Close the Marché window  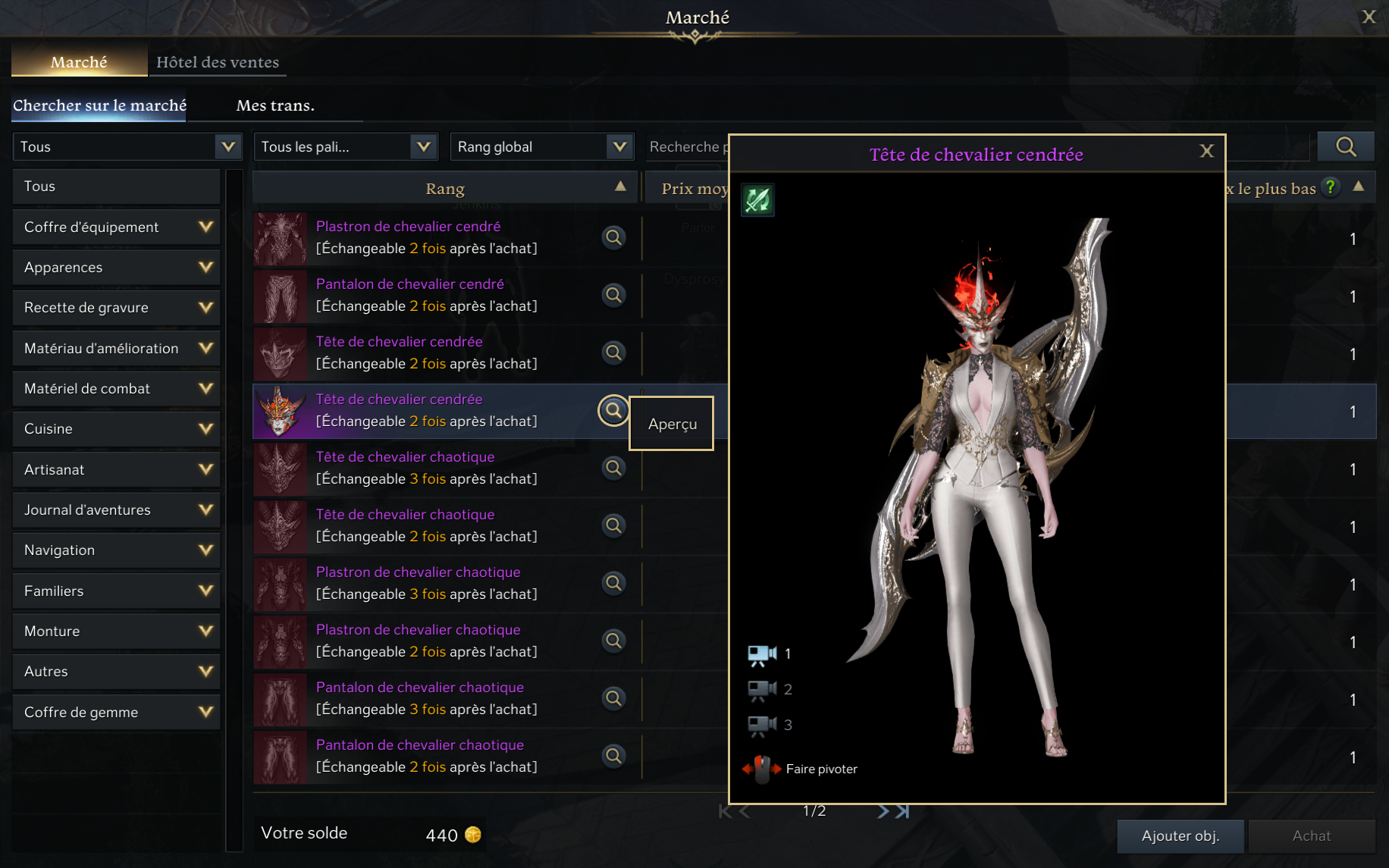1369,17
